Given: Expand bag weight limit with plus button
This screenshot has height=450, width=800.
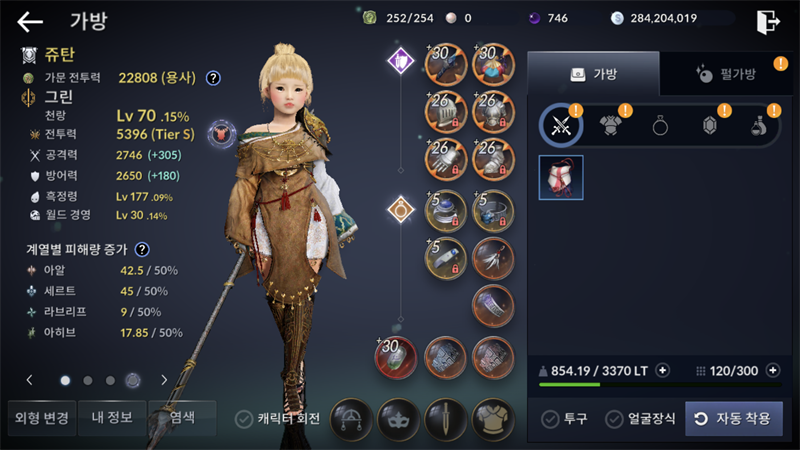Looking at the screenshot, I should pos(662,371).
